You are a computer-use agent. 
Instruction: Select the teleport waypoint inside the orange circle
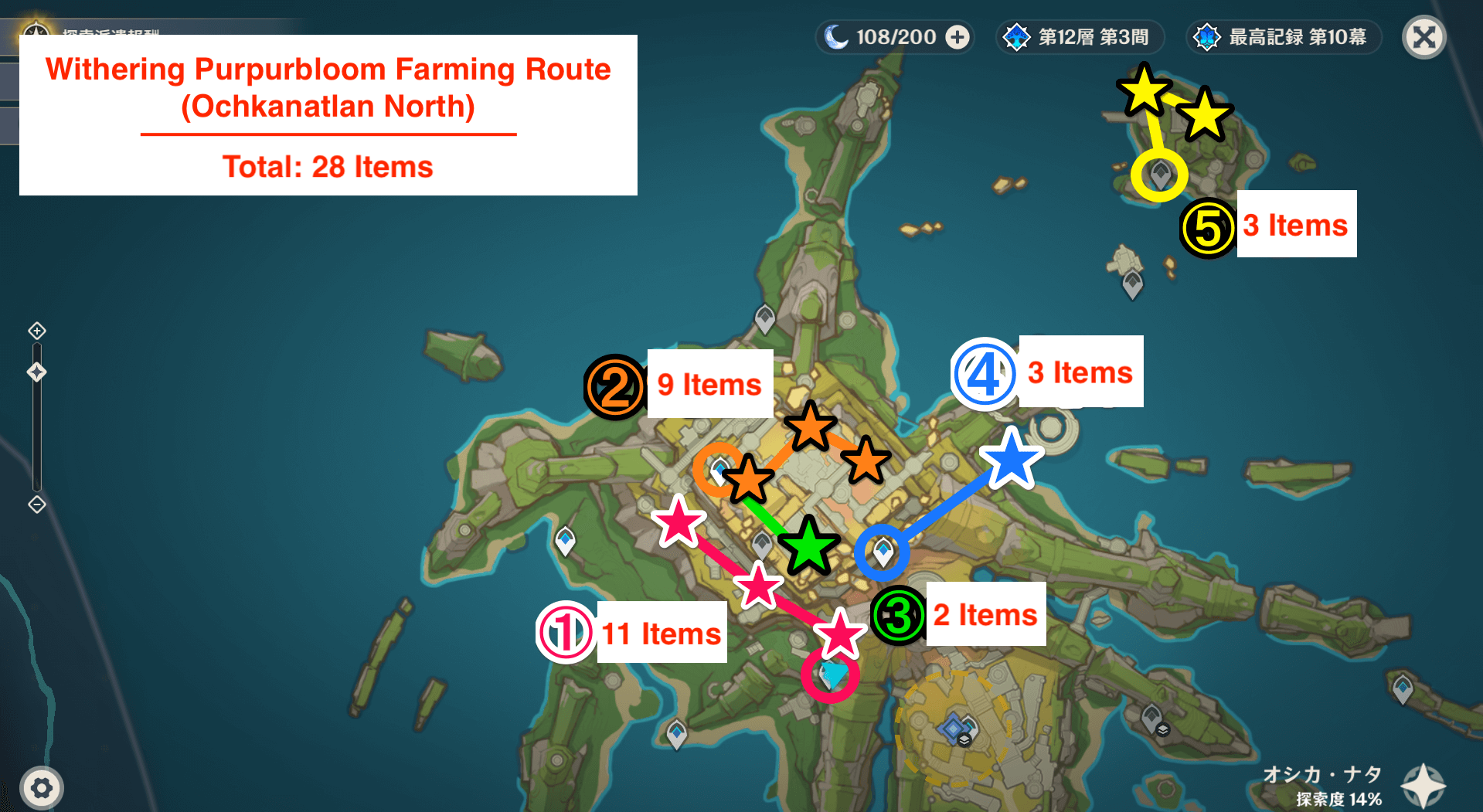719,469
